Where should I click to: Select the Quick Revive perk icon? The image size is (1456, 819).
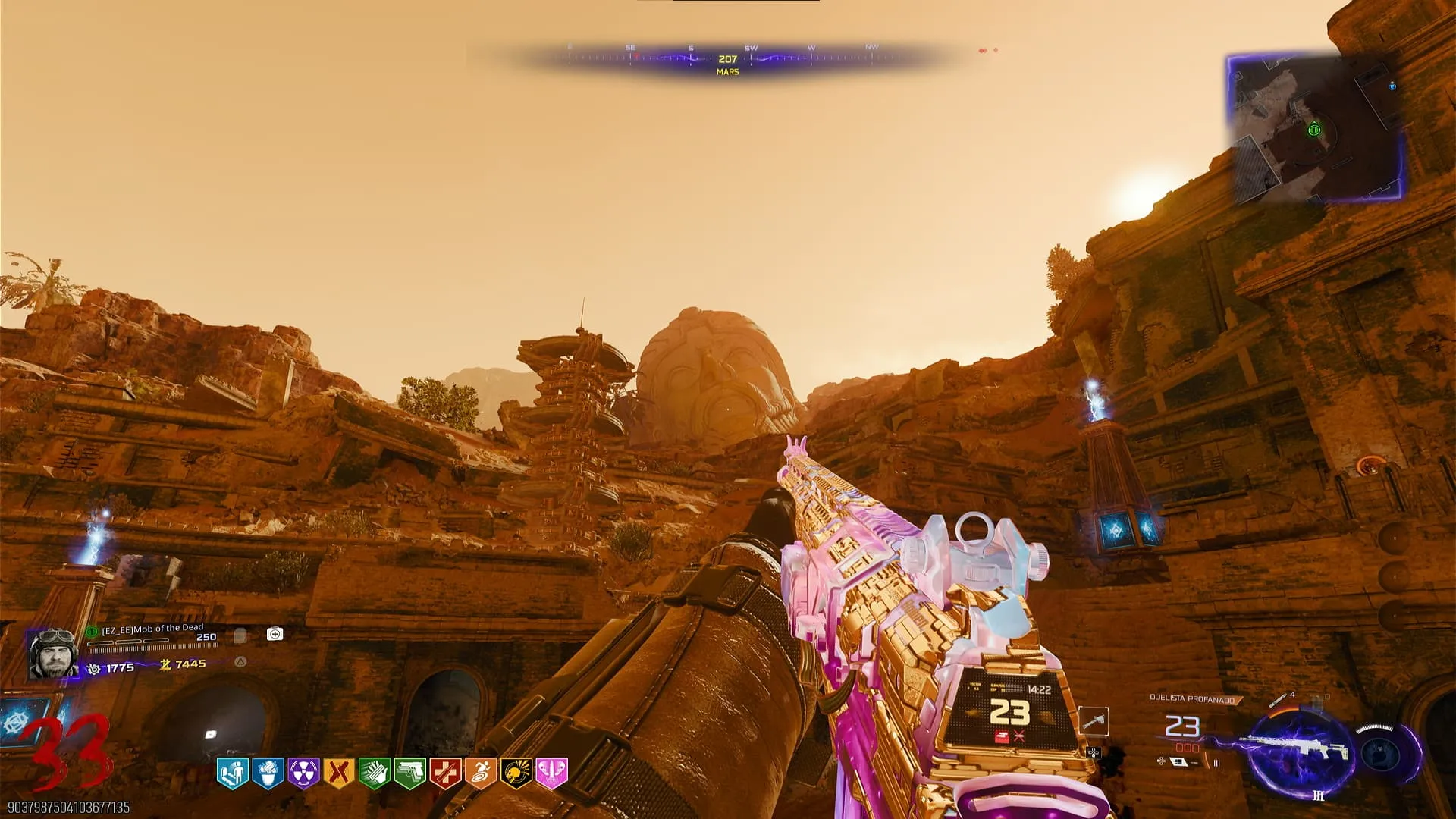coord(232,773)
